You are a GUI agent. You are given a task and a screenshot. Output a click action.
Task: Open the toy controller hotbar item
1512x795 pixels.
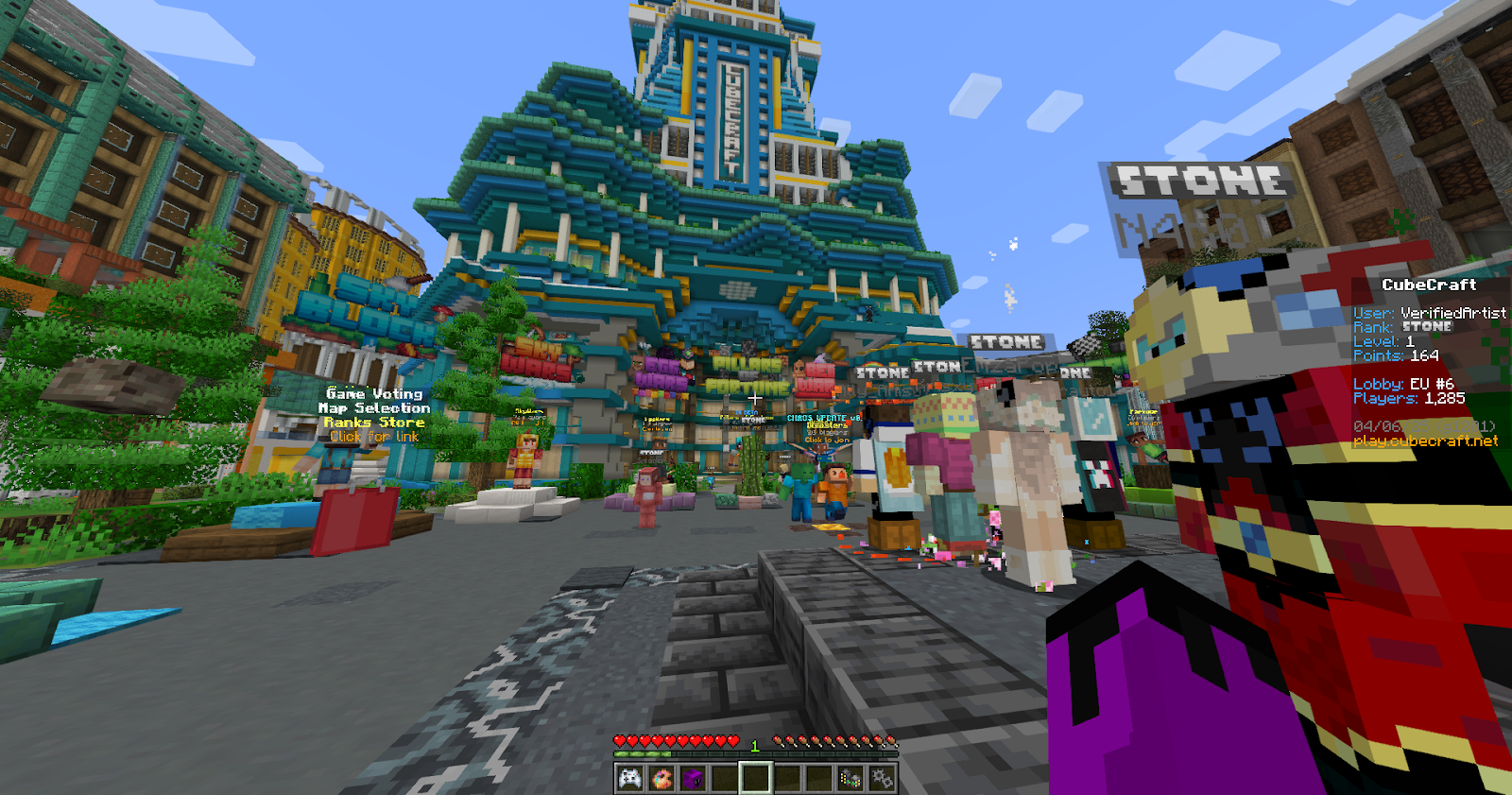tap(849, 777)
